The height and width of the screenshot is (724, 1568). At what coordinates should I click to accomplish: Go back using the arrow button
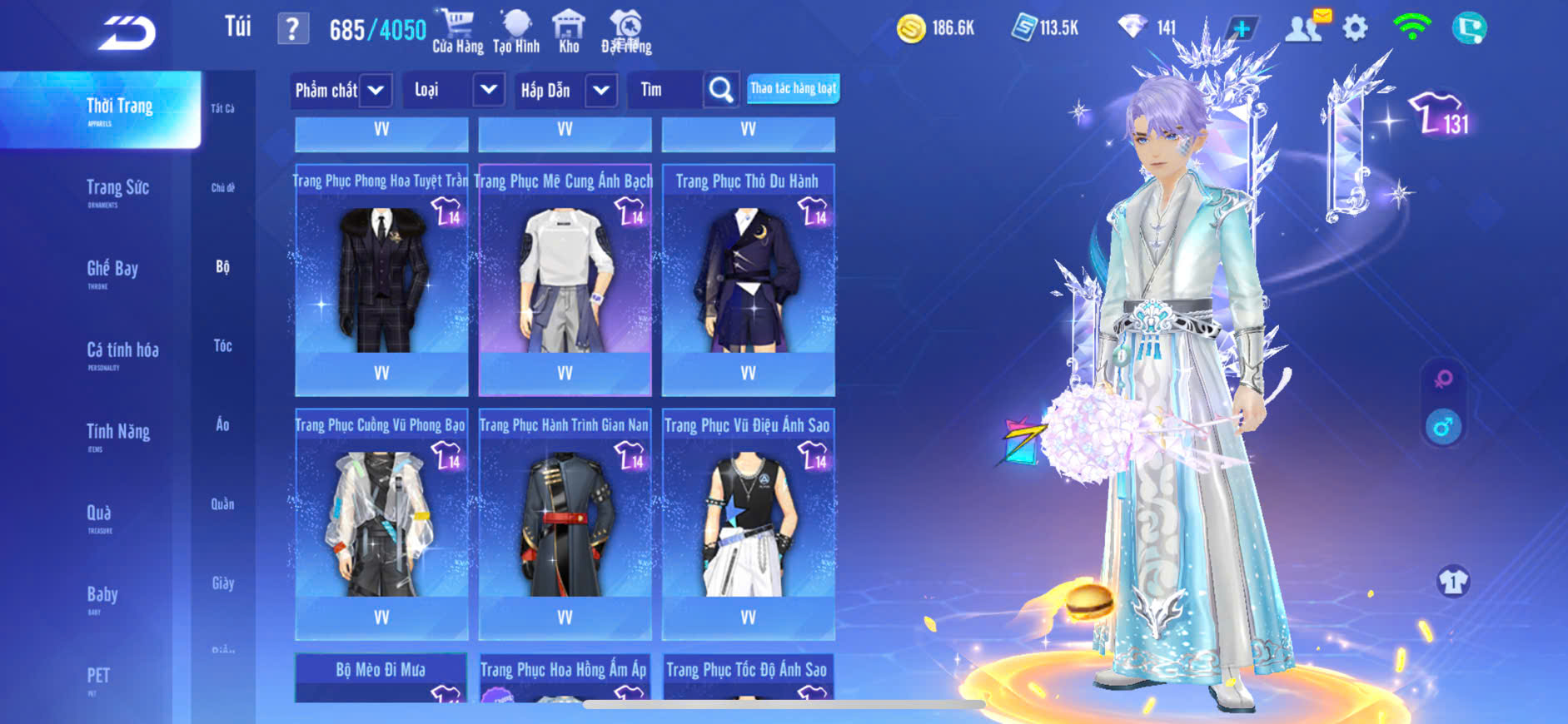pyautogui.click(x=127, y=33)
